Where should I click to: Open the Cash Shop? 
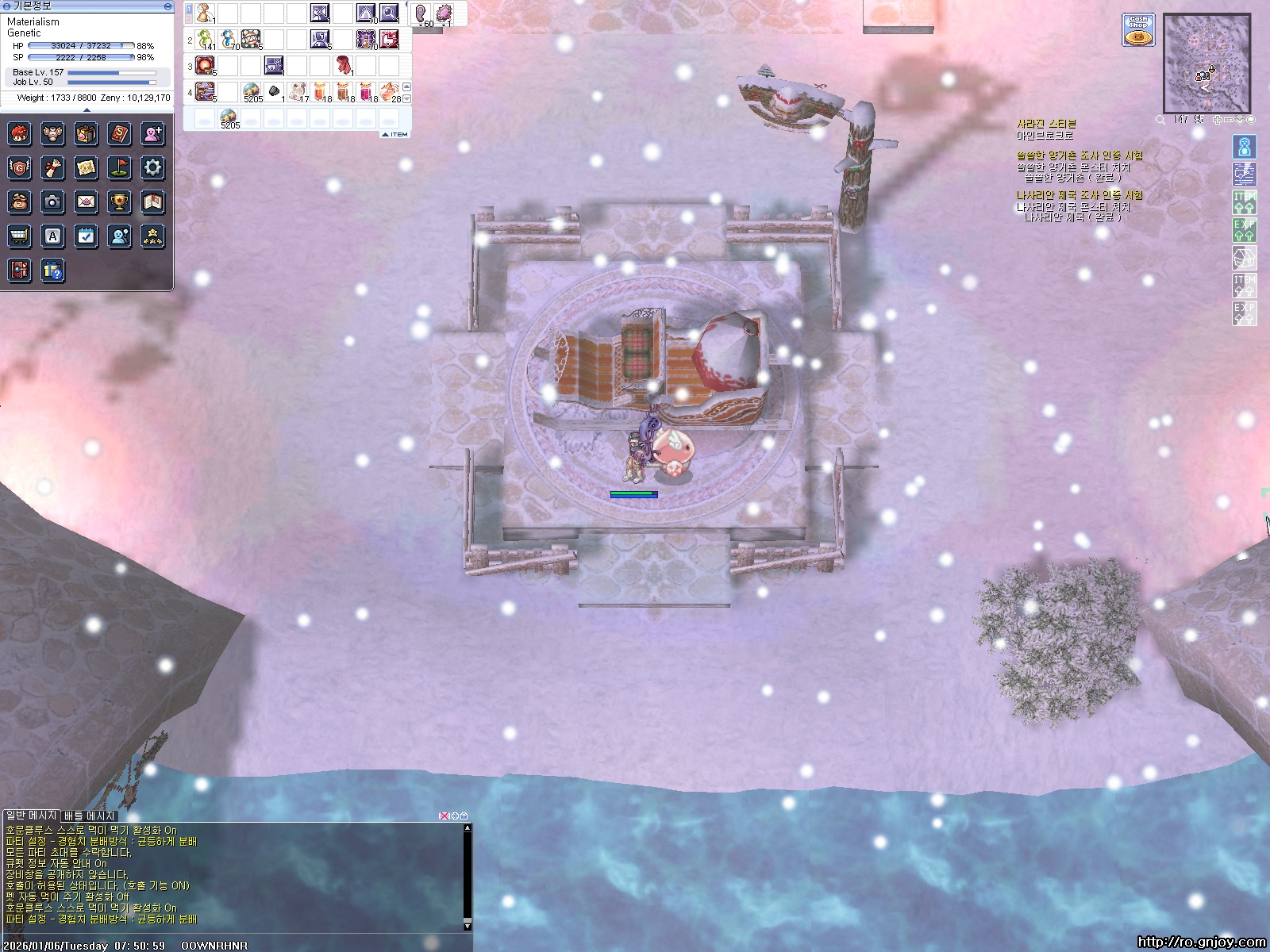[x=1138, y=30]
